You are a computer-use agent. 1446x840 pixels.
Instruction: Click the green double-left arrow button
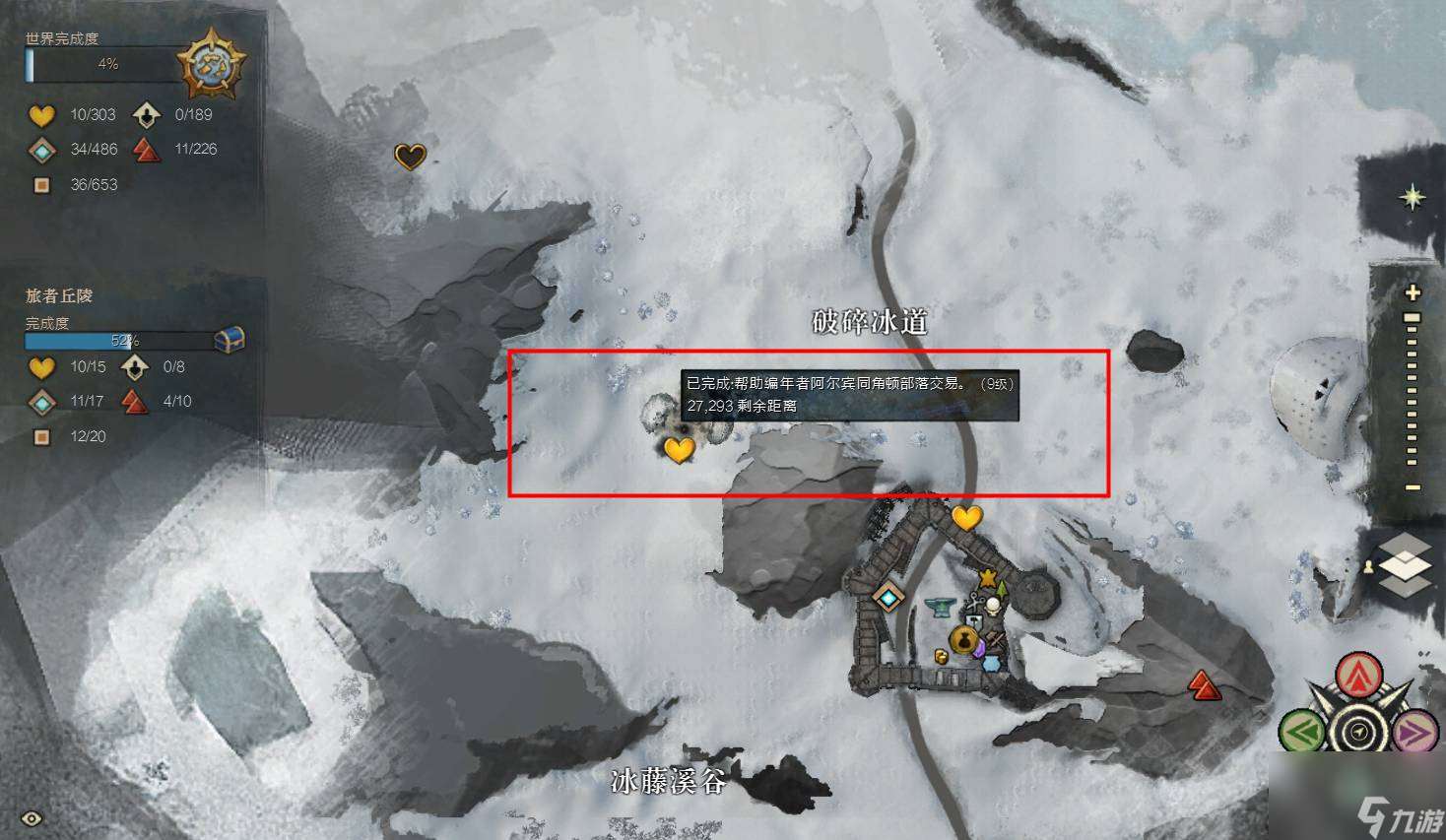pyautogui.click(x=1302, y=733)
